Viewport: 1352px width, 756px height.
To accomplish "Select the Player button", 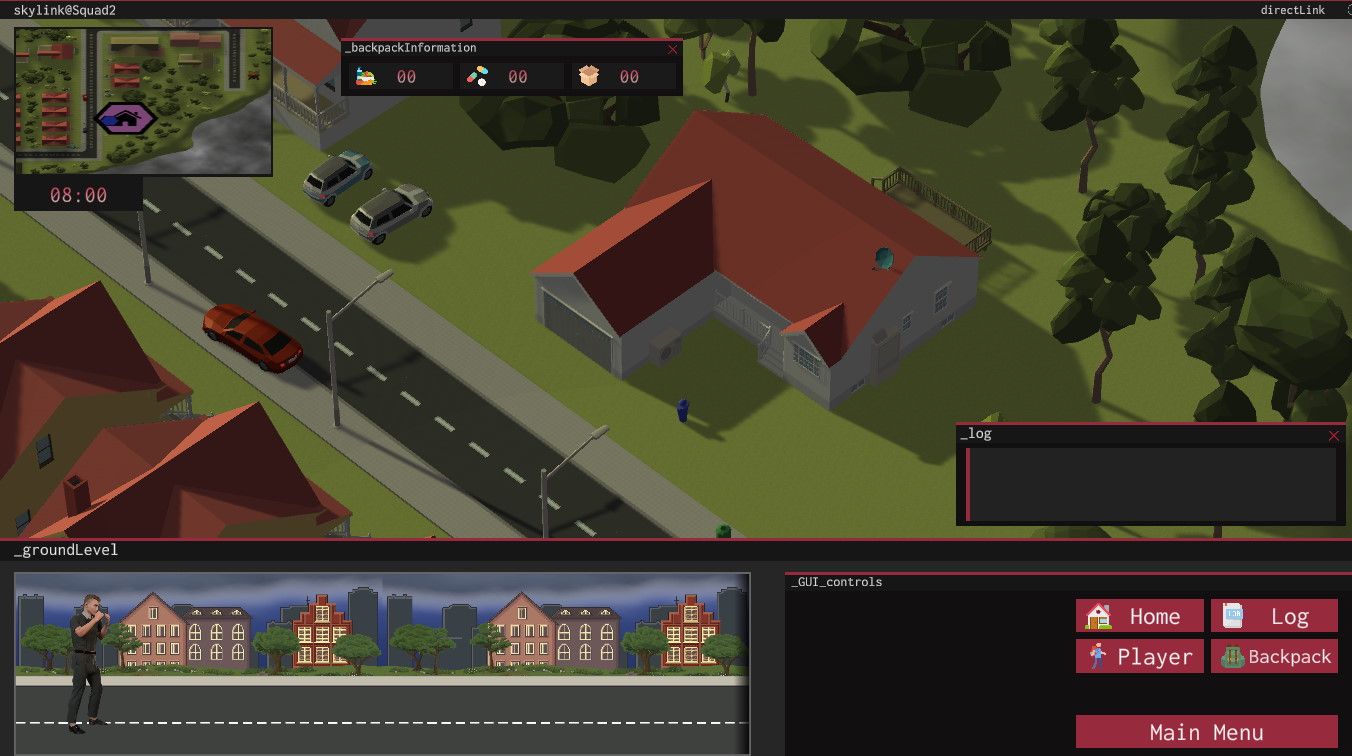I will click(x=1139, y=657).
